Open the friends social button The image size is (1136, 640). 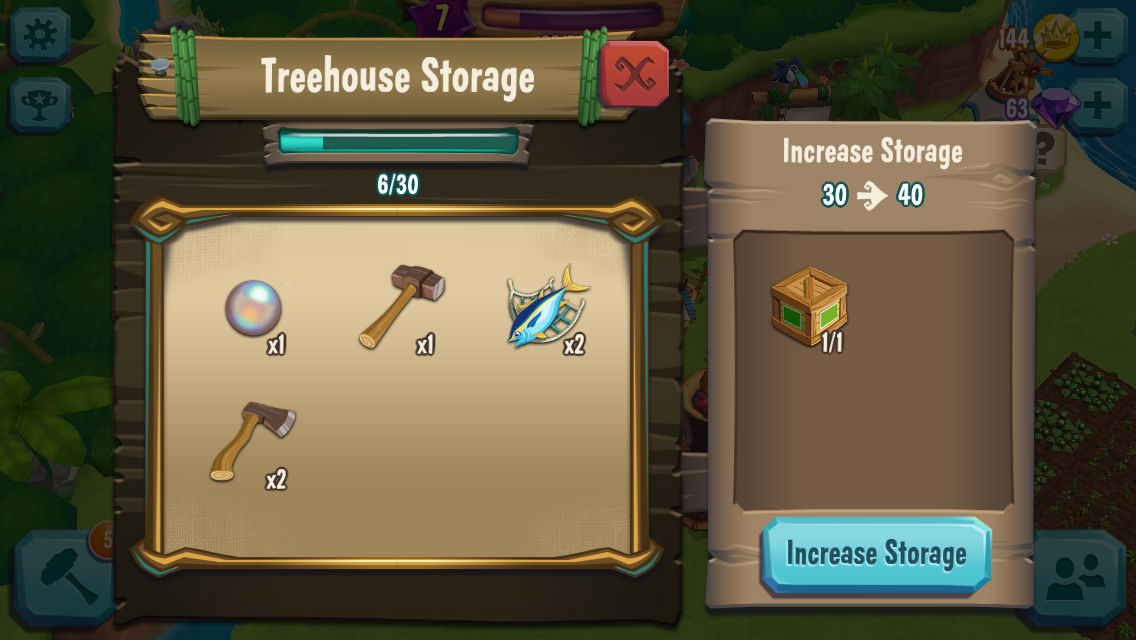pyautogui.click(x=1076, y=578)
